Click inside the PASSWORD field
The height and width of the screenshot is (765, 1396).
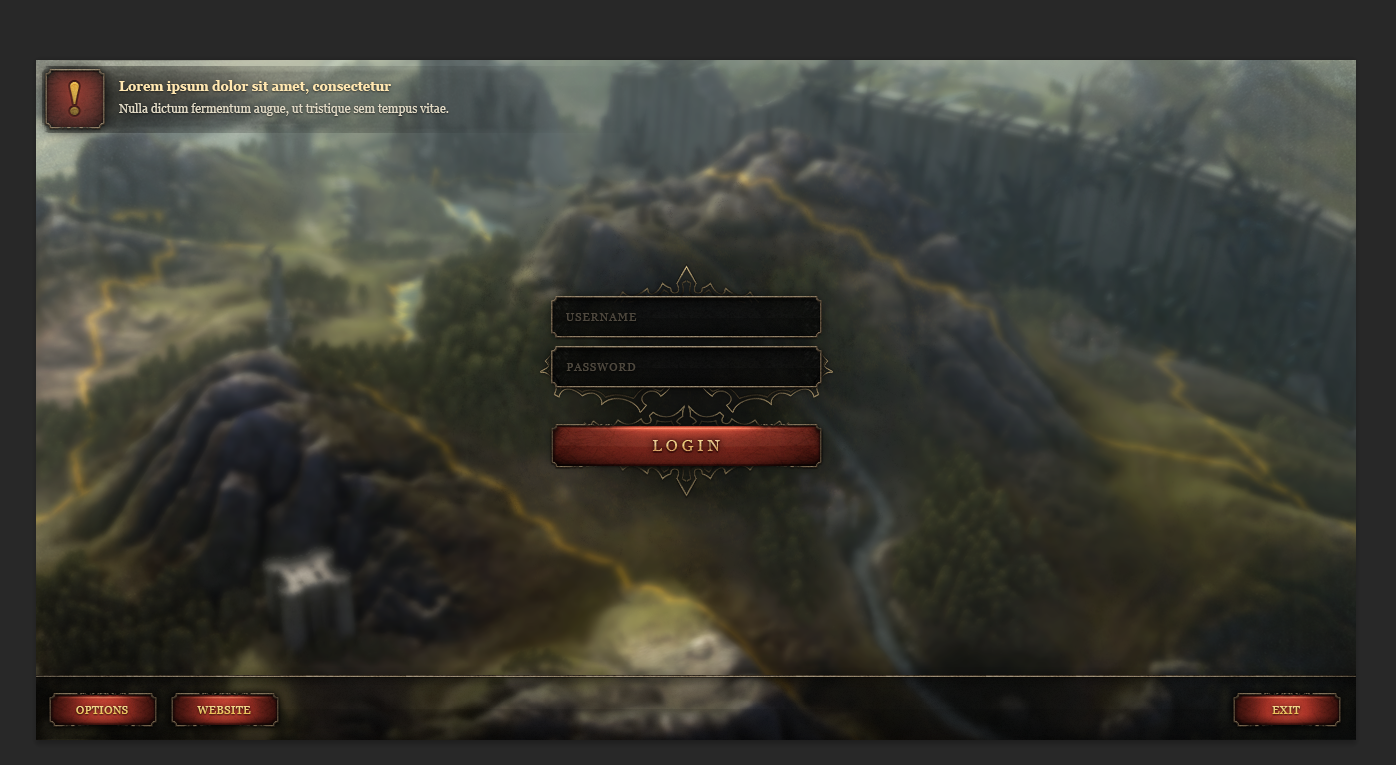click(x=686, y=366)
